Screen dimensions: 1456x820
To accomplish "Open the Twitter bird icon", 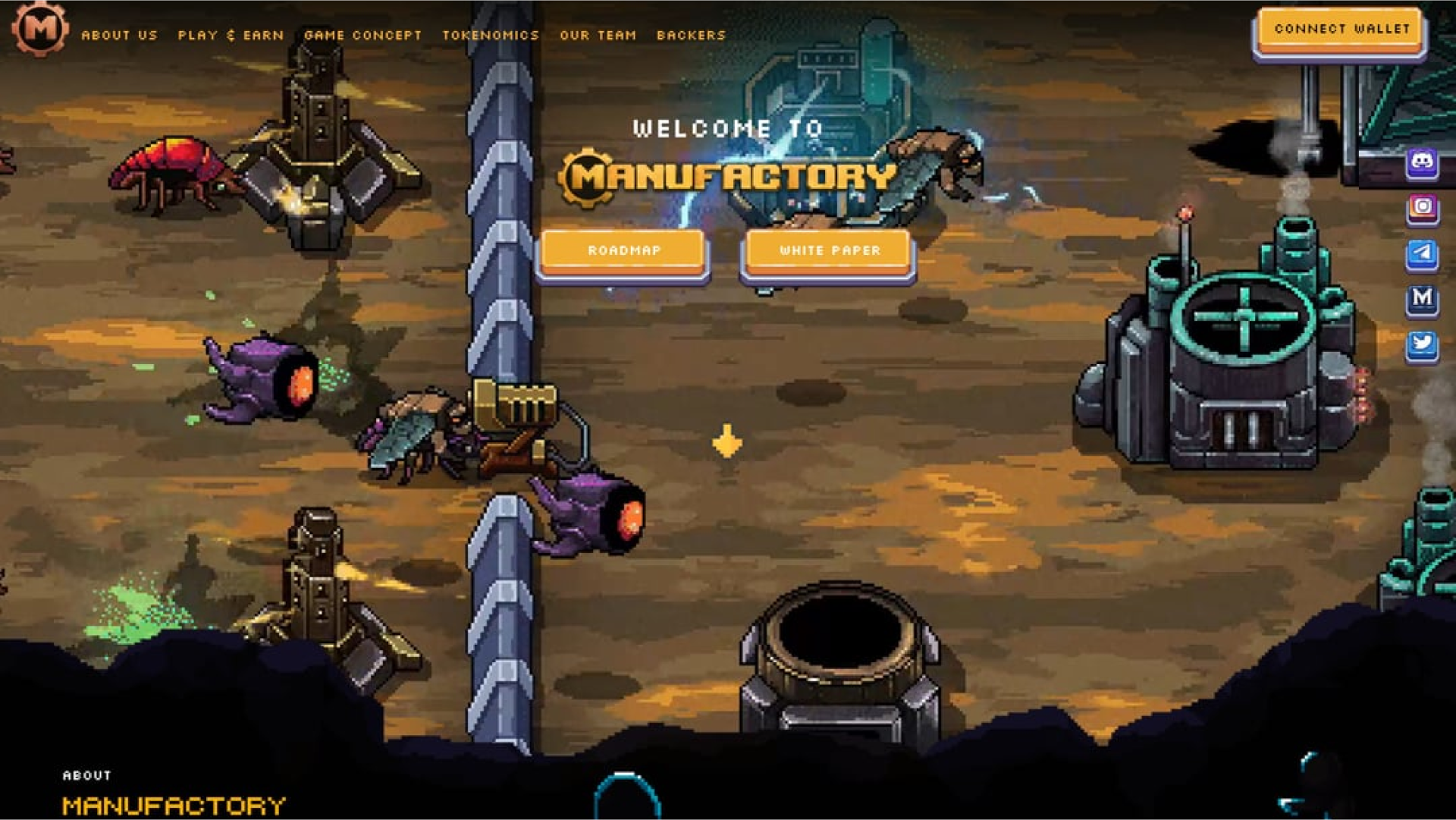I will coord(1422,344).
